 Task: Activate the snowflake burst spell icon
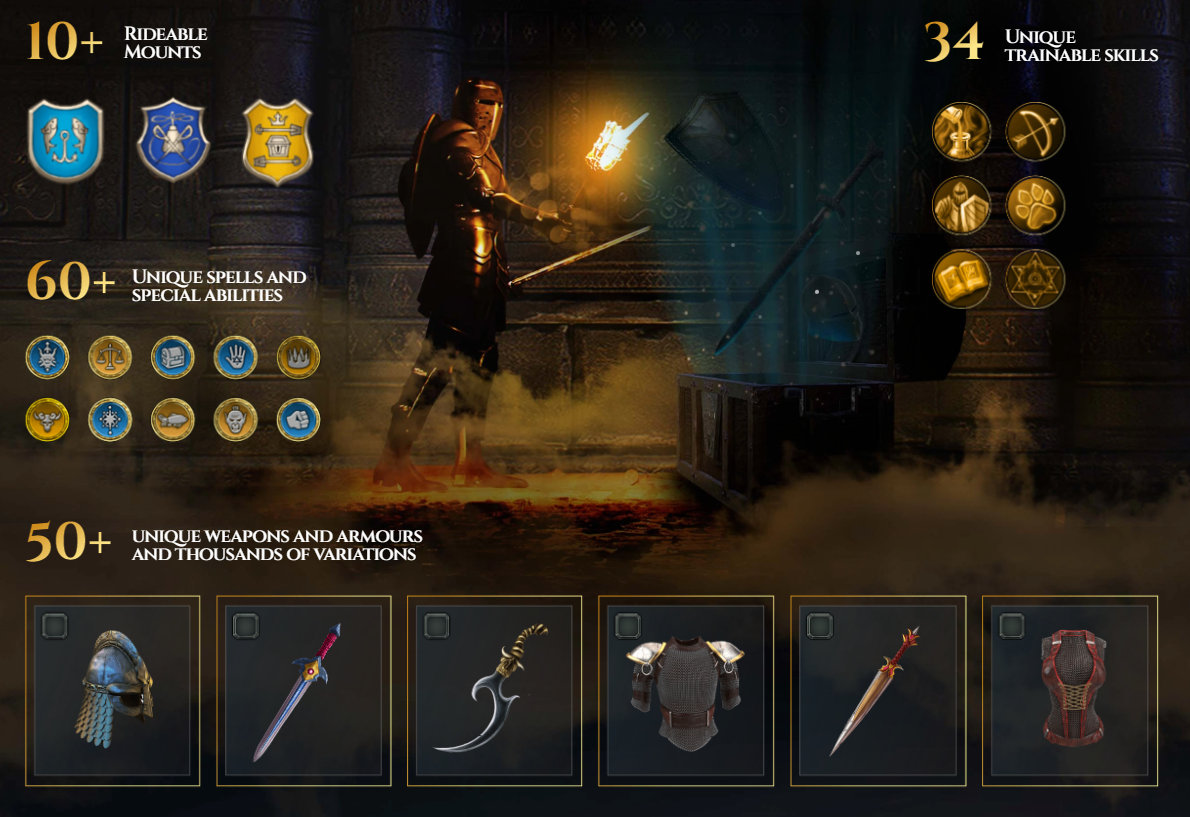click(x=110, y=420)
